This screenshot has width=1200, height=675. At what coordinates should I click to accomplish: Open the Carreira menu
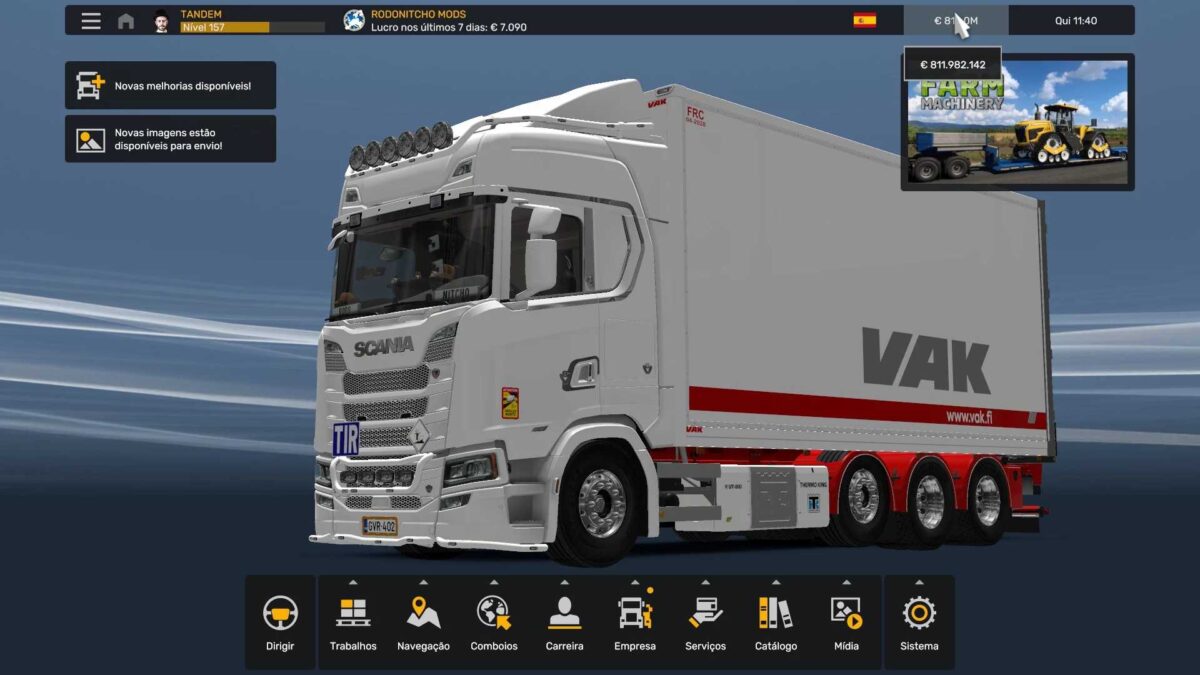click(x=564, y=622)
